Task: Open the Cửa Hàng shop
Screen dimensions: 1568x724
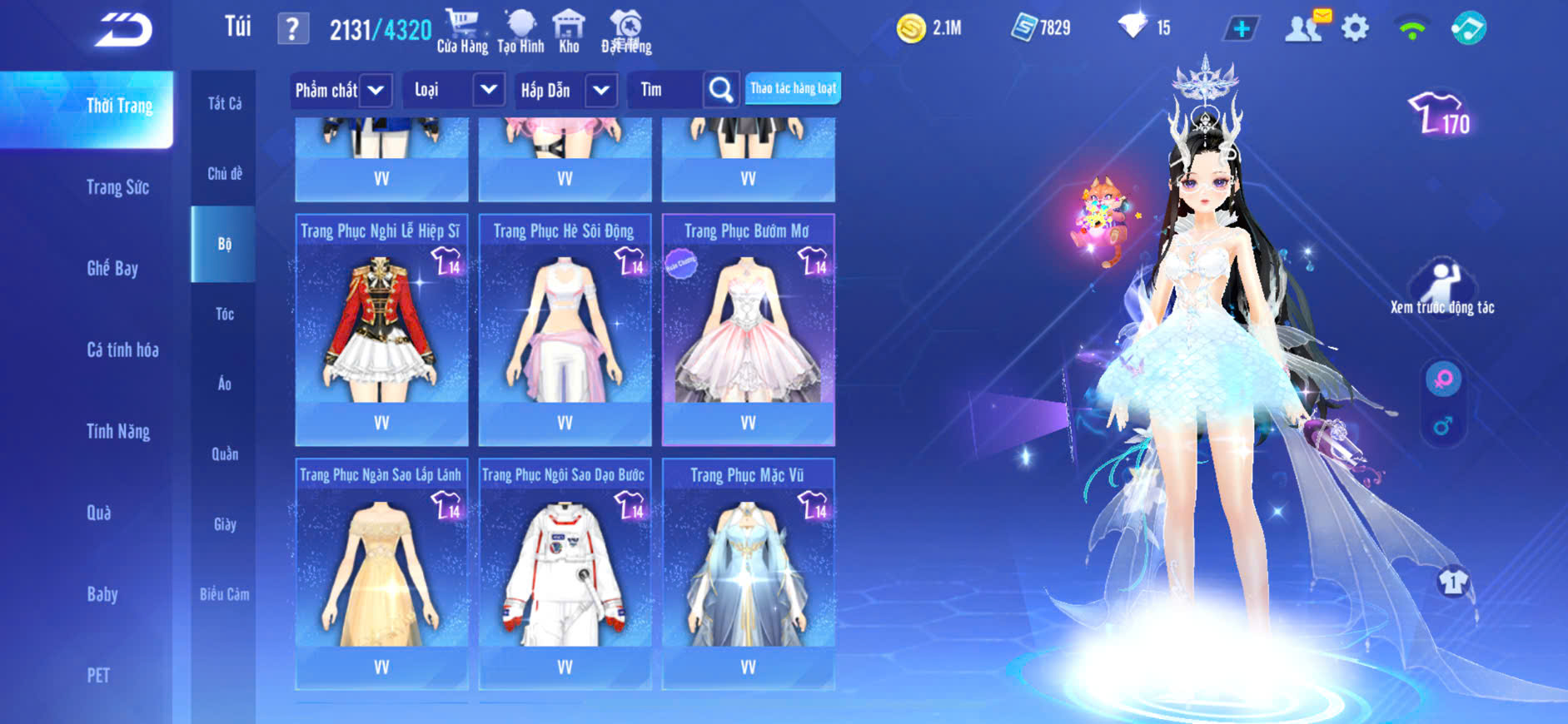Action: 462,32
